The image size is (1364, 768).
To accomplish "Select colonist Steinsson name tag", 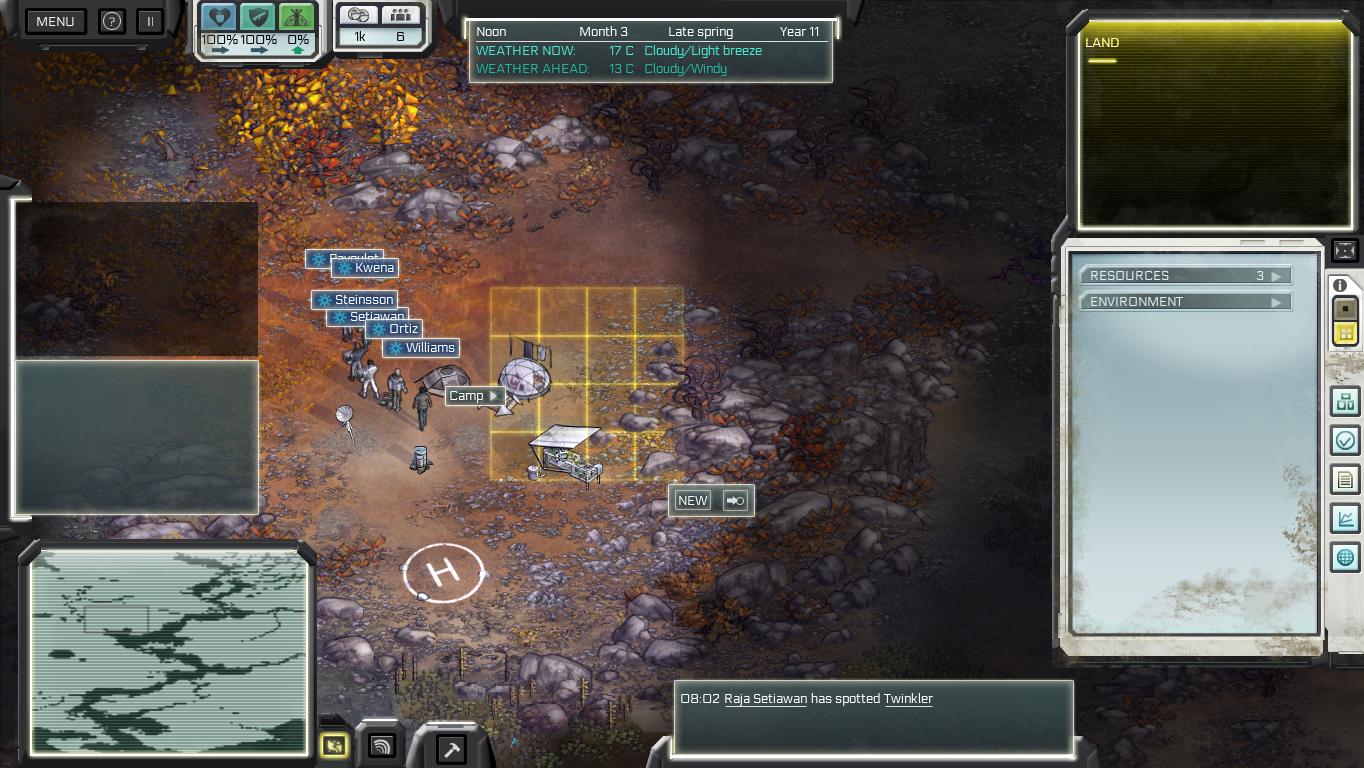I will 355,300.
